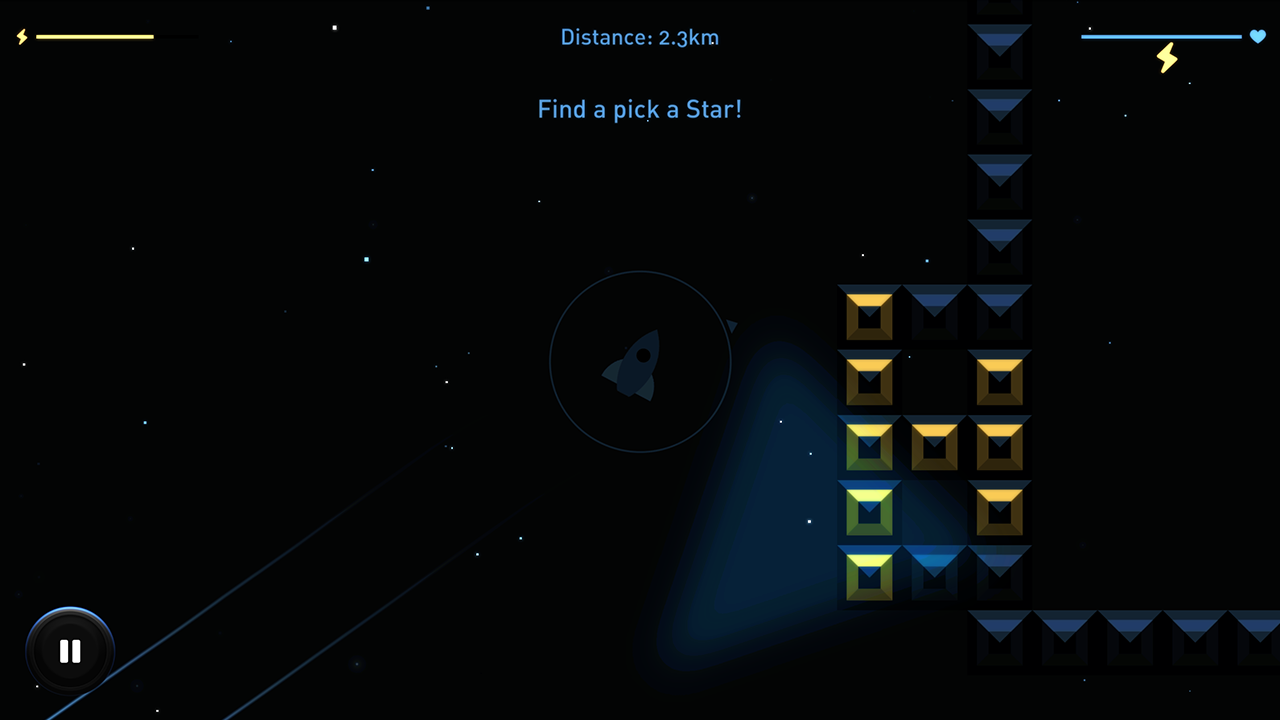Select the bottom-left glowing yellow star block
The width and height of the screenshot is (1280, 720).
coord(868,575)
